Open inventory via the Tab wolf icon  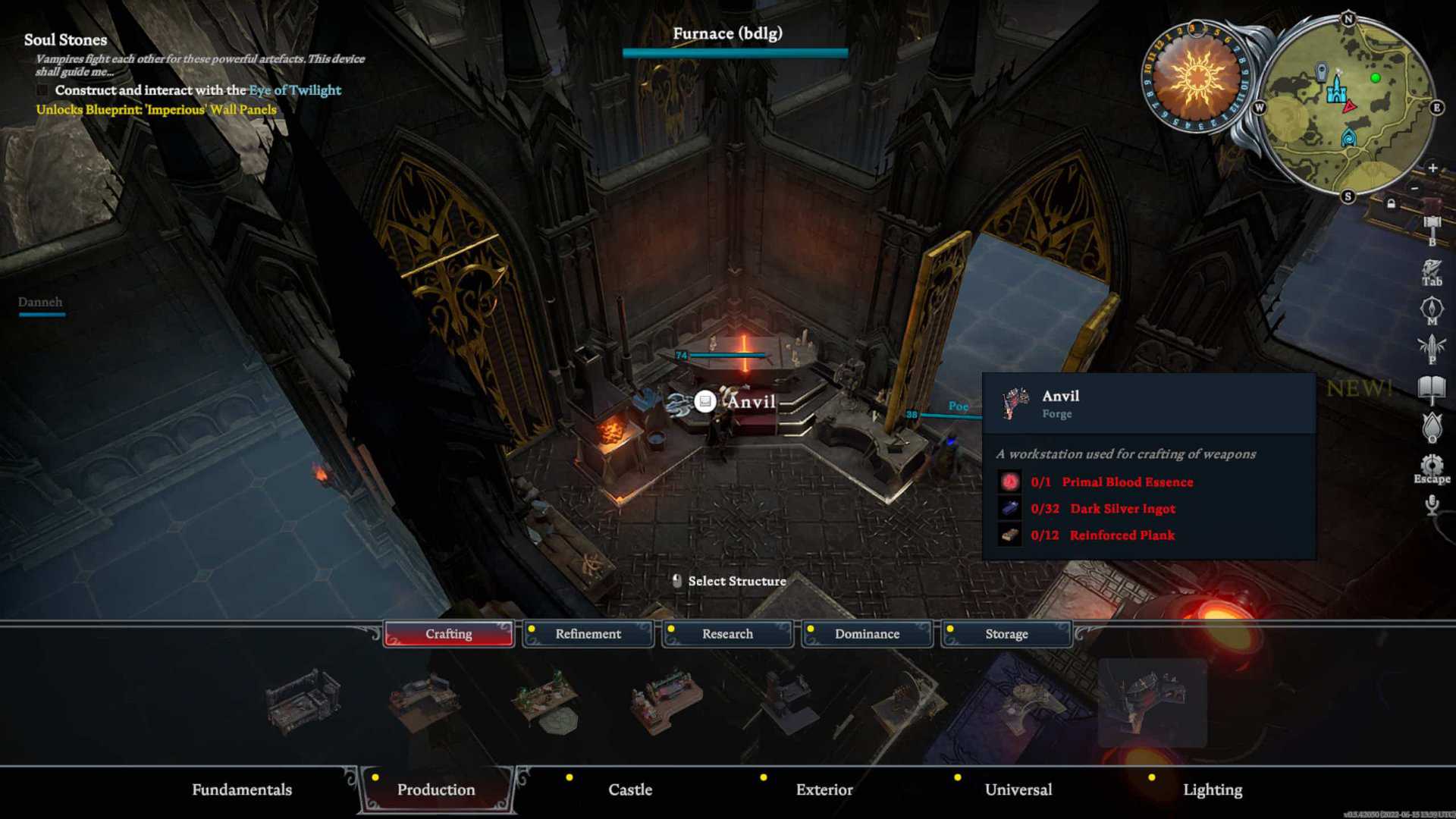(1431, 267)
